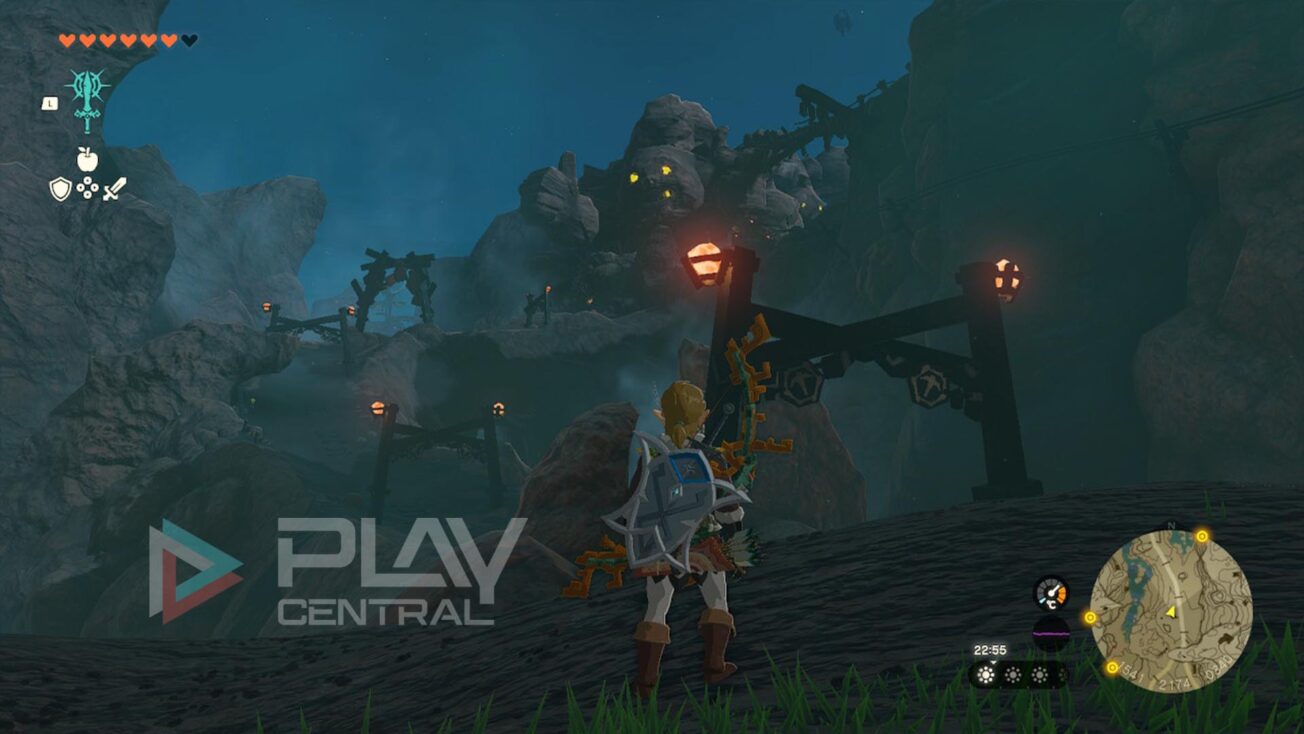Open the rune abilities cluster icon
This screenshot has height=734, width=1304.
88,186
